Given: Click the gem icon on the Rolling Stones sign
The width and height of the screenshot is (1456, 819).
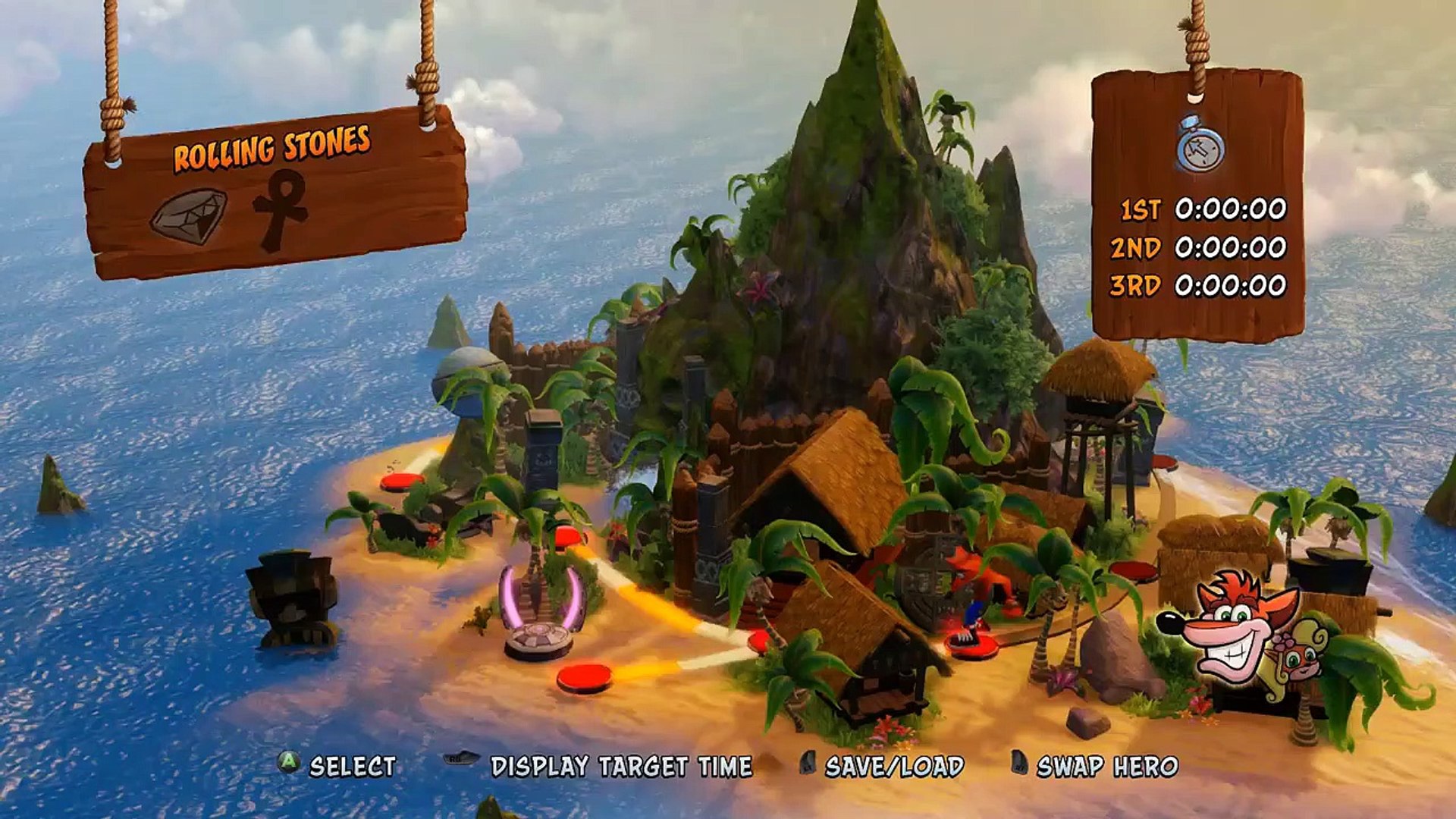Looking at the screenshot, I should 189,216.
